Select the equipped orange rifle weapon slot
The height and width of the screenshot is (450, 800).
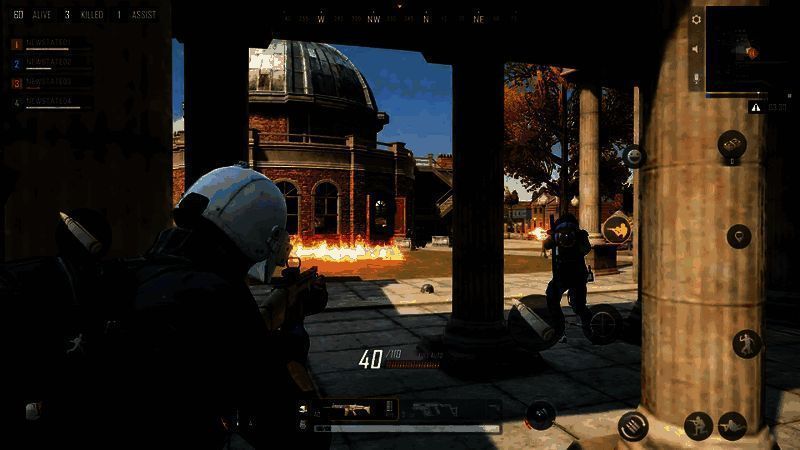pyautogui.click(x=351, y=410)
